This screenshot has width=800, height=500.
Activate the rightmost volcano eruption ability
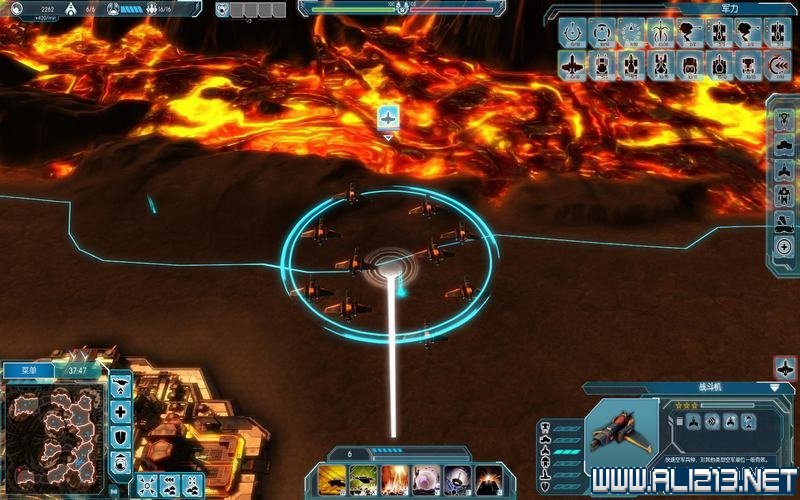488,479
